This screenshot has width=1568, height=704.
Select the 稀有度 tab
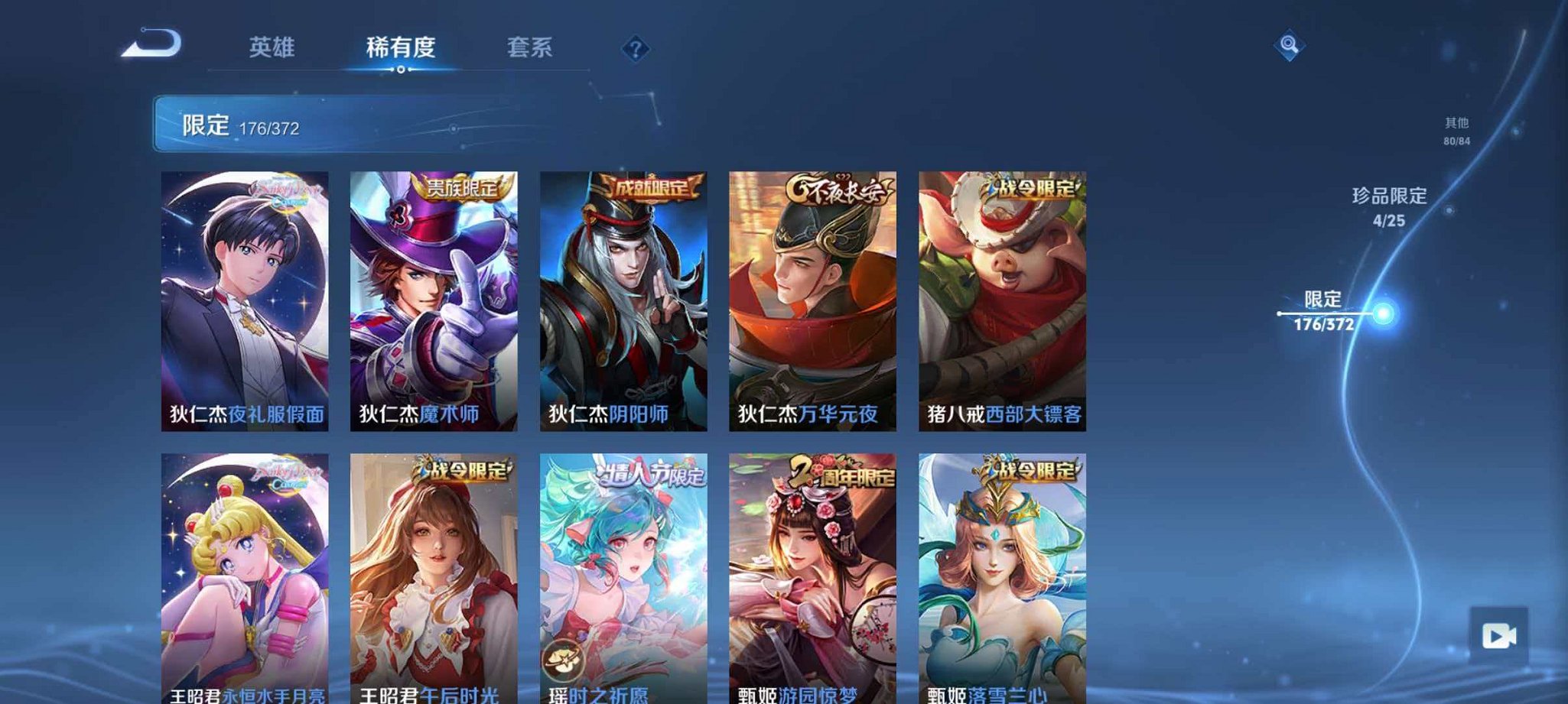399,47
